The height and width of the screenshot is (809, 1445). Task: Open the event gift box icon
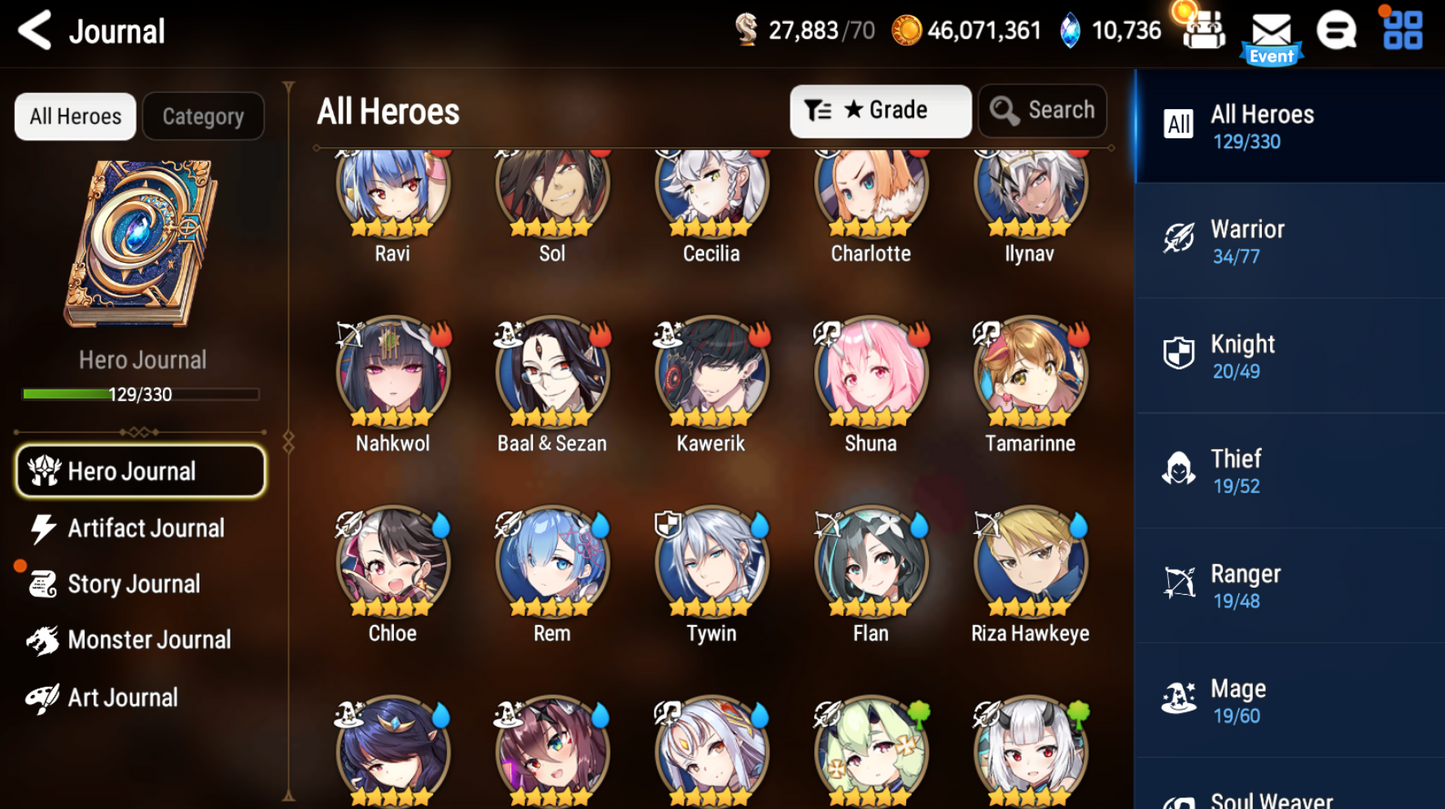[x=1202, y=30]
